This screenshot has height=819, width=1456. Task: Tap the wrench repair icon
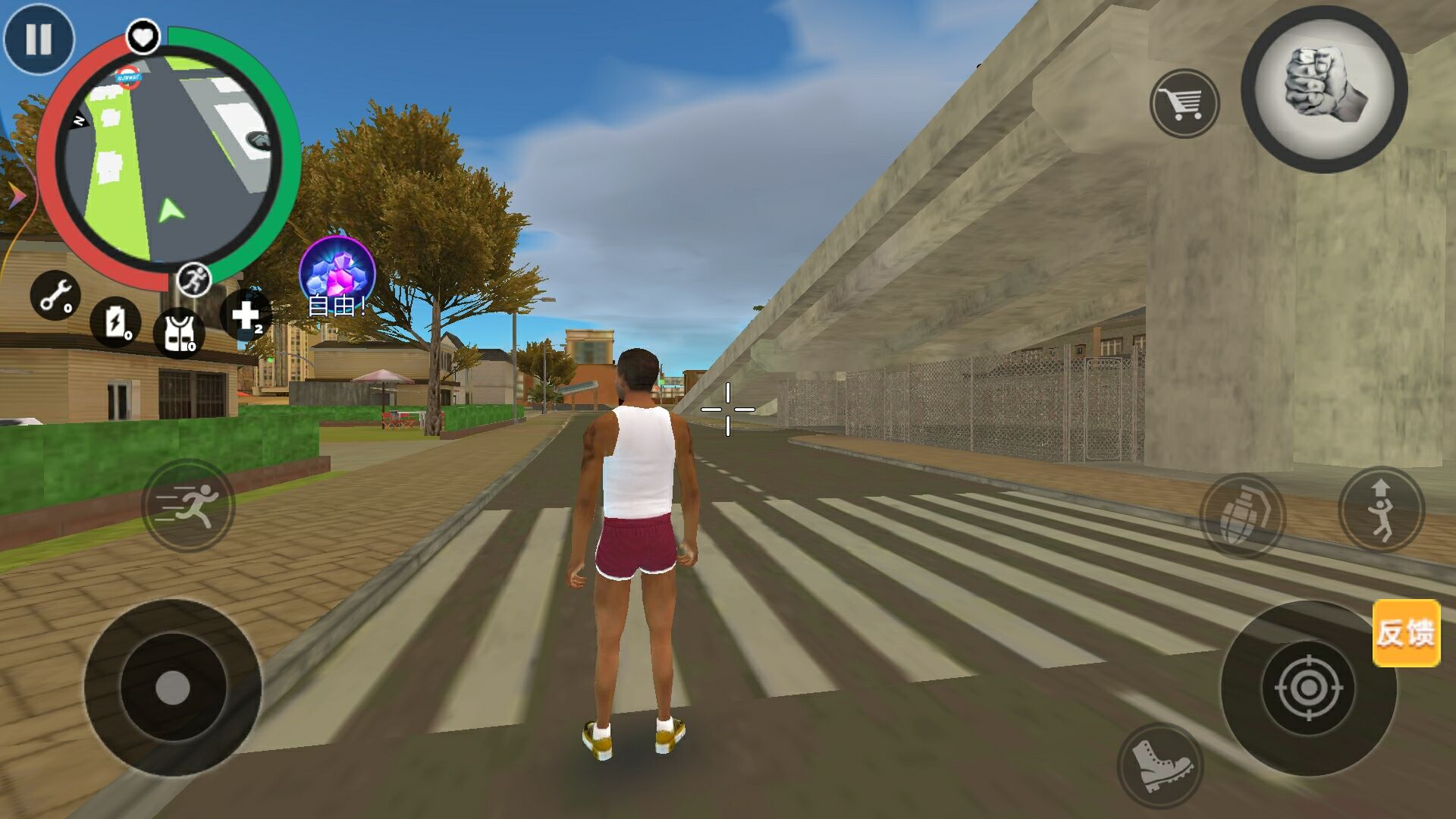[55, 295]
